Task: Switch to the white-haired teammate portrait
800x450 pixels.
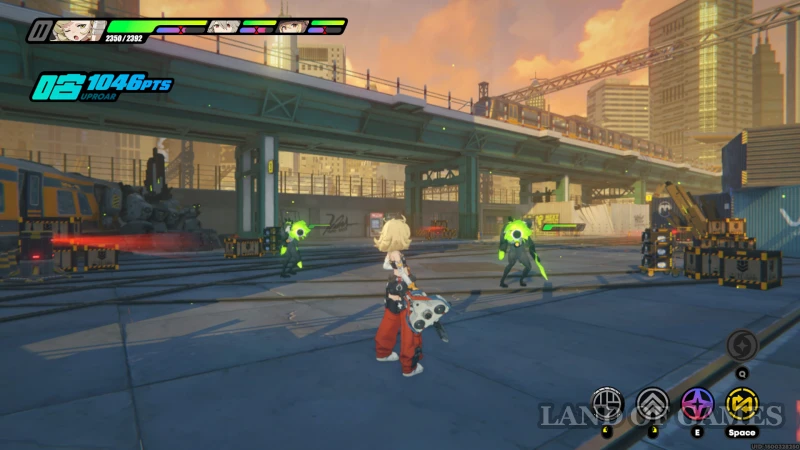Action: 222,26
